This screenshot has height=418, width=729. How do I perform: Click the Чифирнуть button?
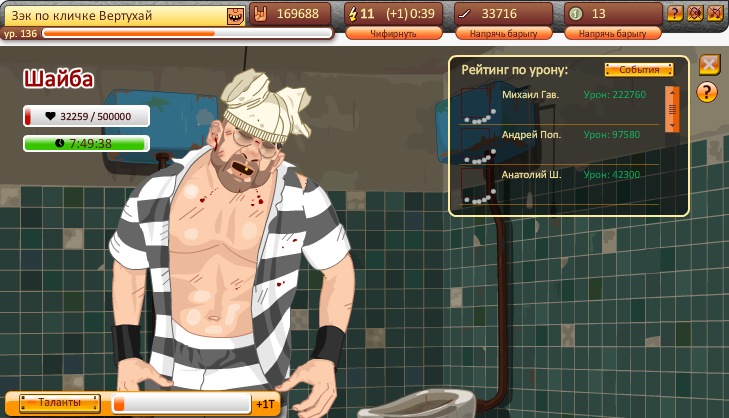pyautogui.click(x=394, y=33)
